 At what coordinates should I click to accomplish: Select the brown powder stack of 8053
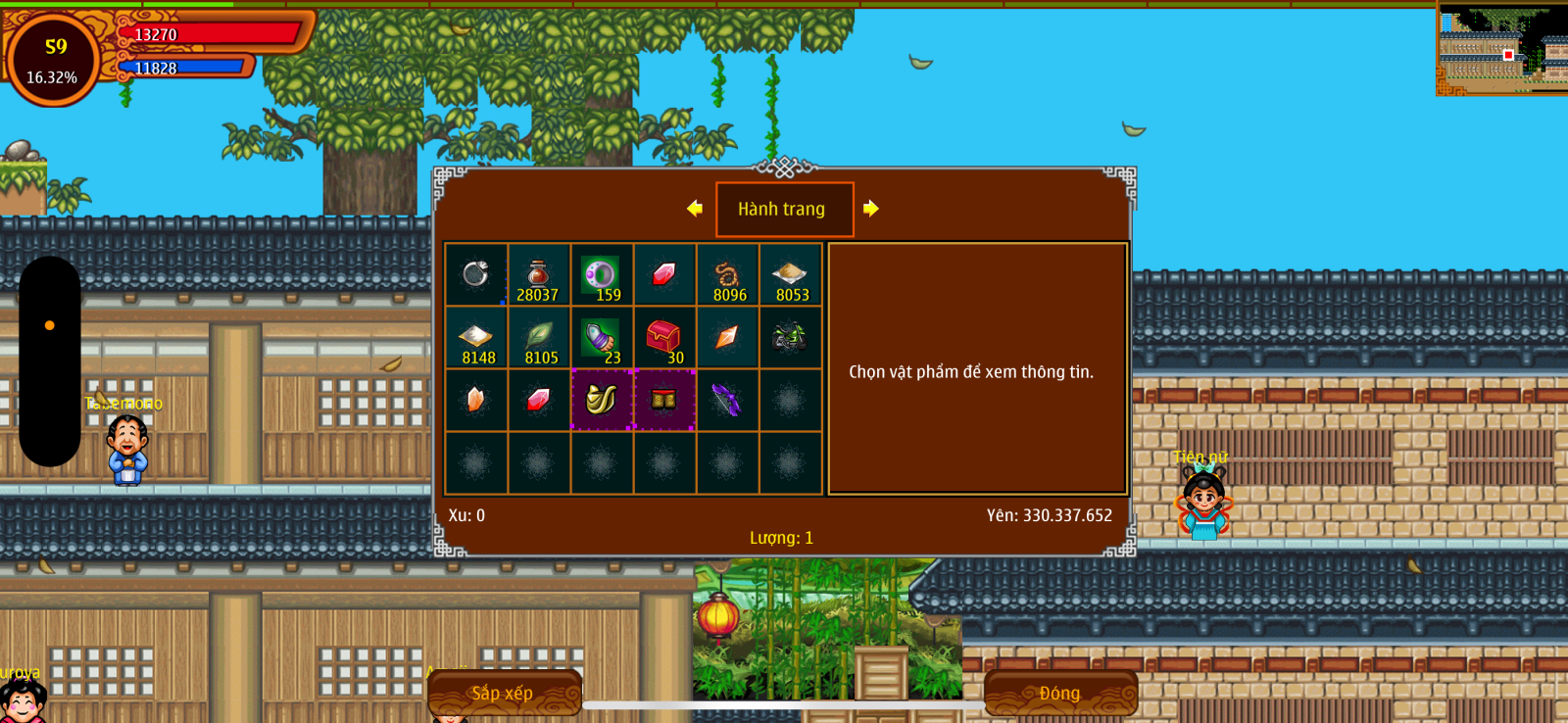pyautogui.click(x=790, y=276)
